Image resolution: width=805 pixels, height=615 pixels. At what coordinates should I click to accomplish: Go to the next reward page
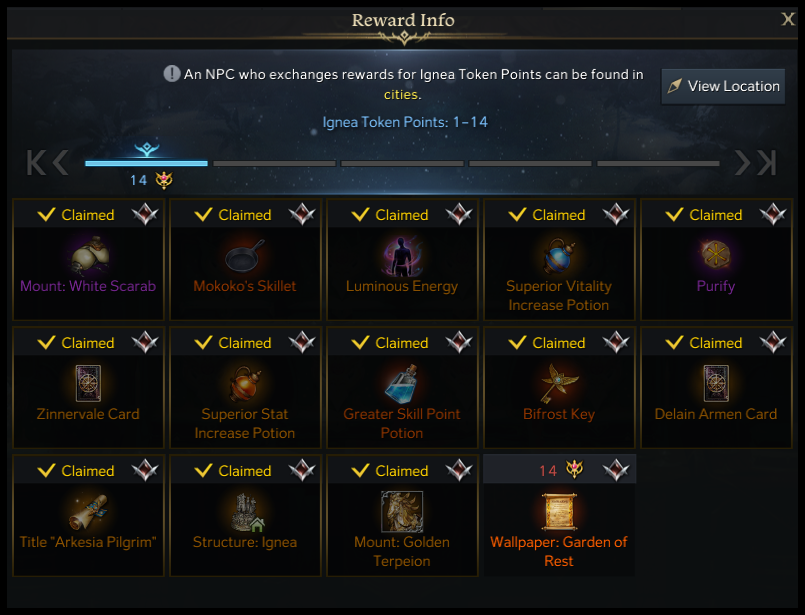[743, 163]
